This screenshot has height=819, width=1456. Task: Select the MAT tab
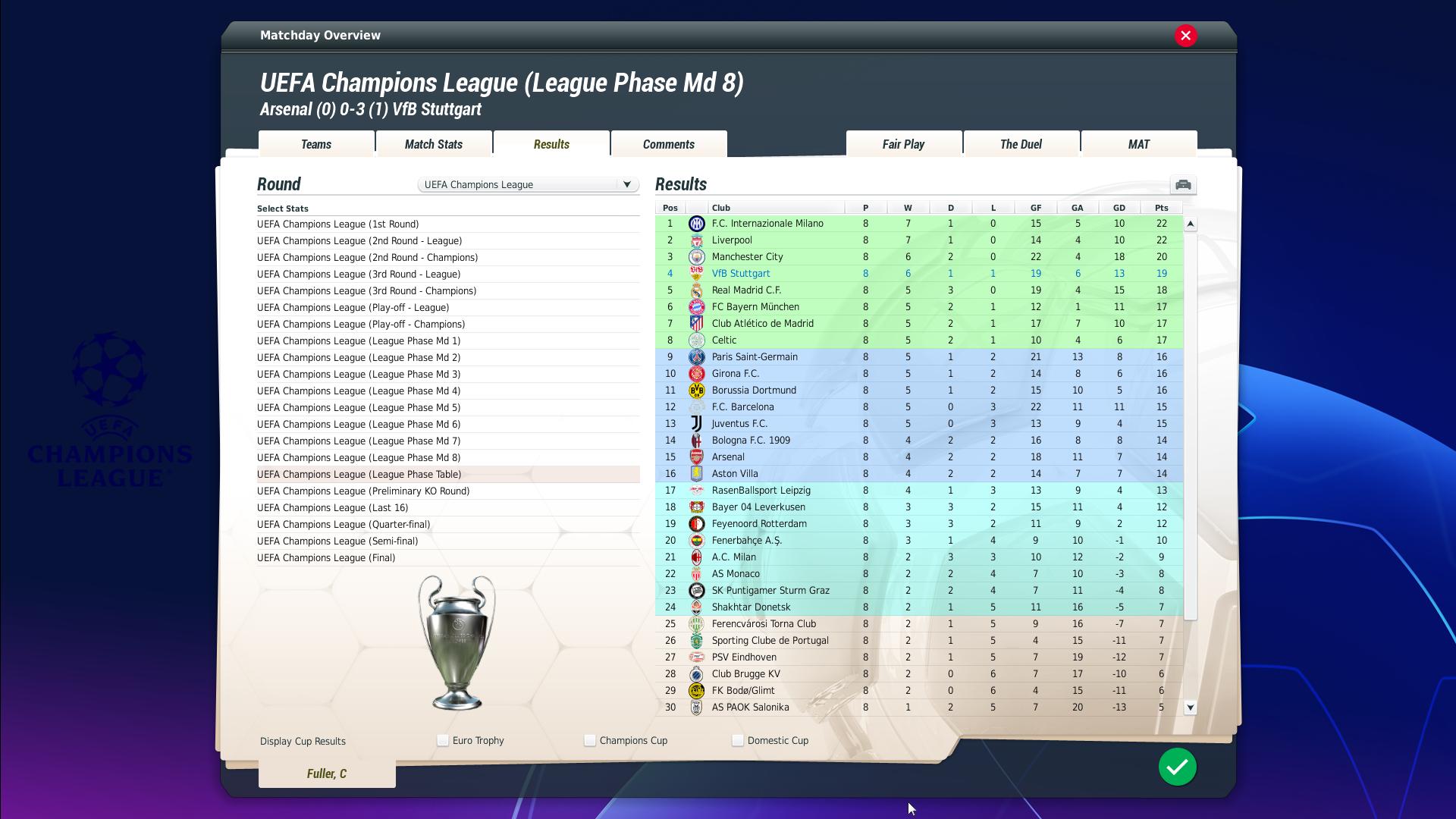point(1138,144)
